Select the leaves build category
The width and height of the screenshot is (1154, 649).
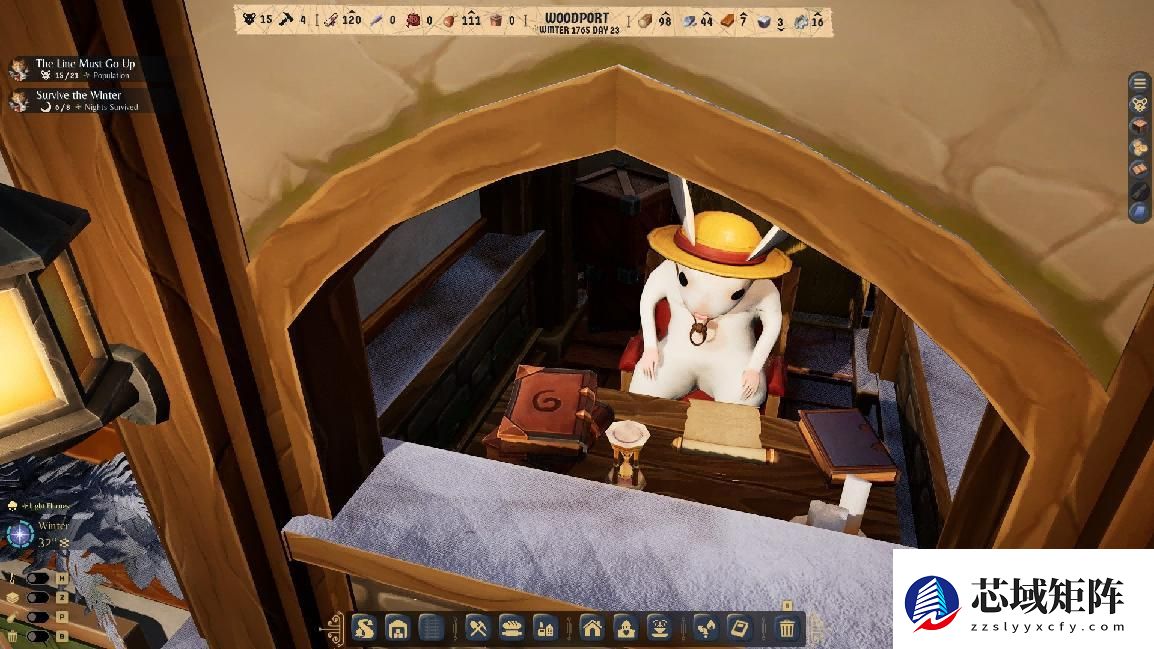(706, 628)
